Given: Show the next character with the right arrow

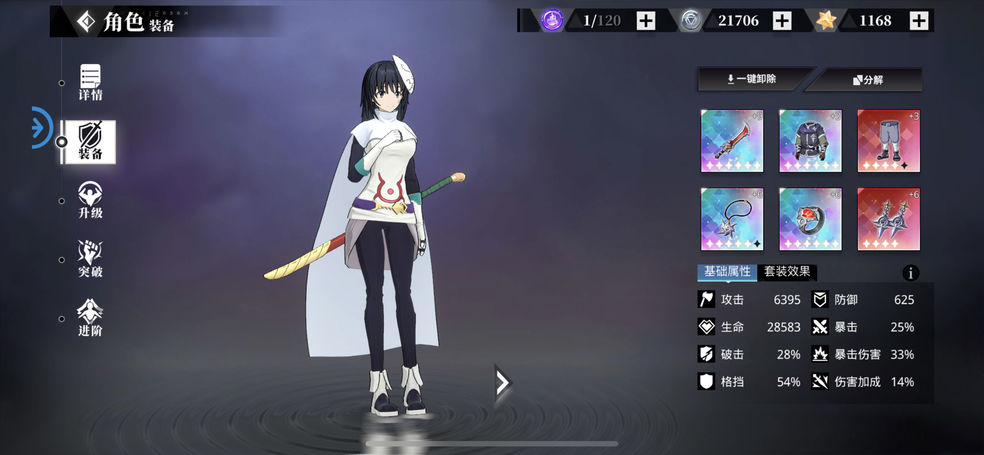Looking at the screenshot, I should pos(503,381).
